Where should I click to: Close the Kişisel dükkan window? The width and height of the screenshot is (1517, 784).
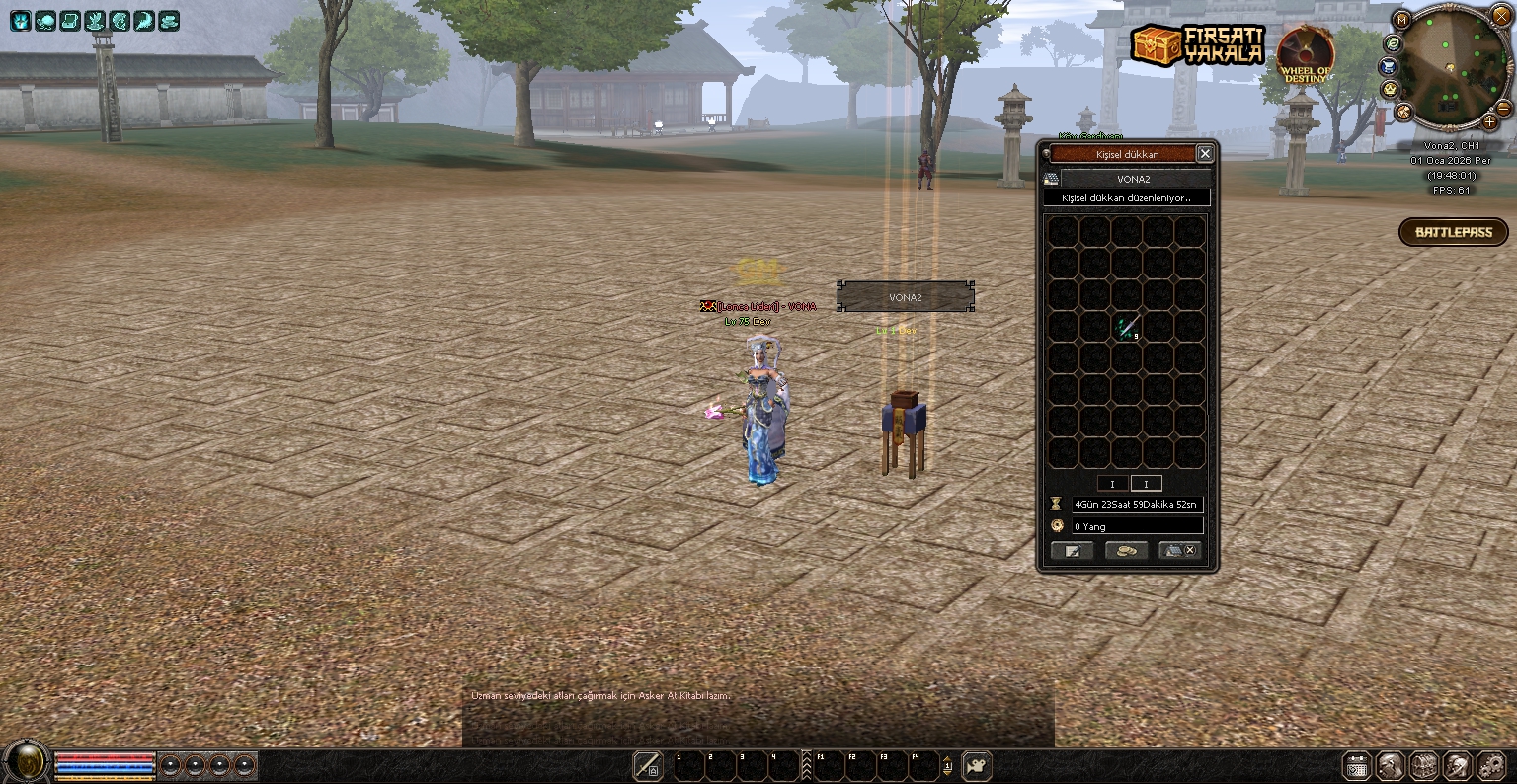[1204, 154]
